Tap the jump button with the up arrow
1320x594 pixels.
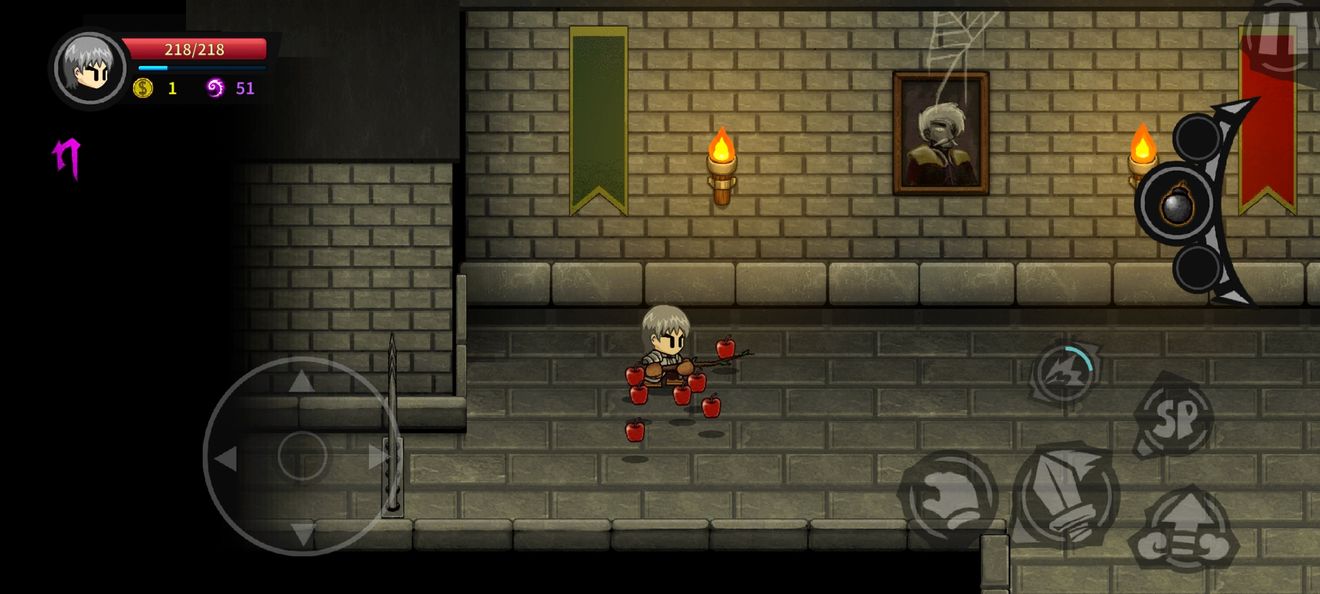click(x=1184, y=530)
